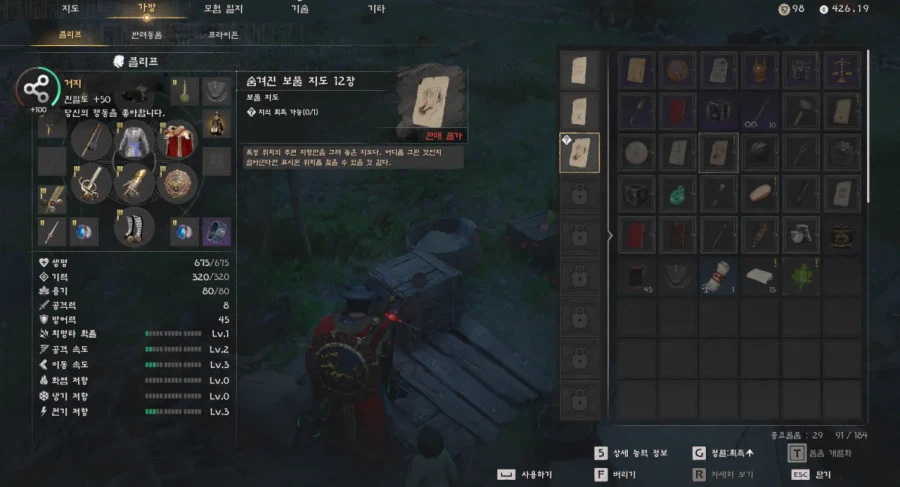Pick the teal pouch in inventory

tap(678, 192)
